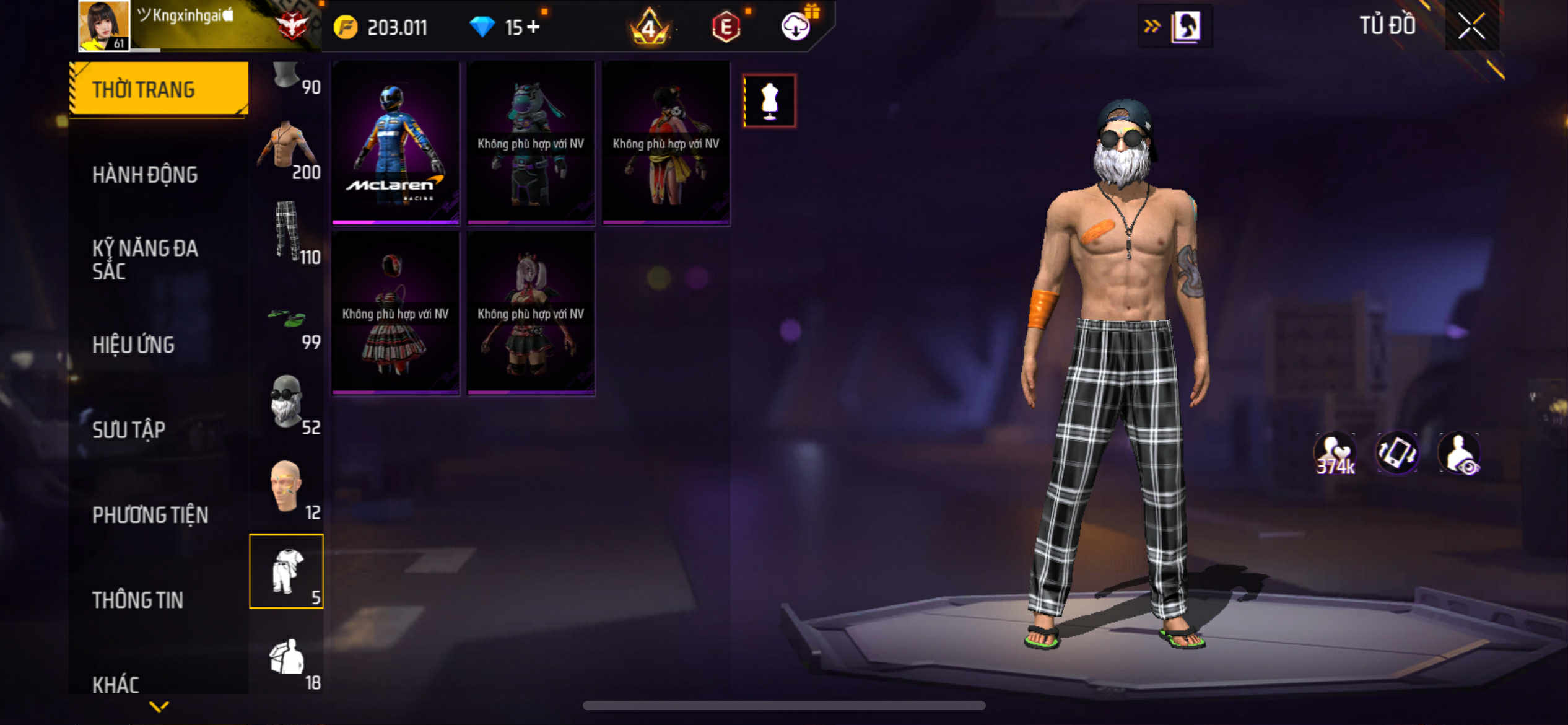Select the shirtless torso tops category
Image resolution: width=1568 pixels, height=725 pixels.
point(287,147)
